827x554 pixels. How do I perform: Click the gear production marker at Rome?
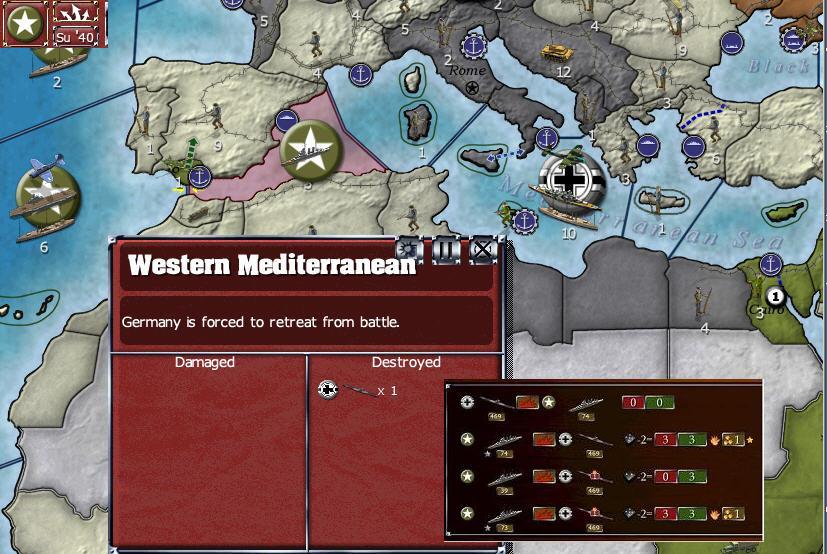click(x=473, y=46)
